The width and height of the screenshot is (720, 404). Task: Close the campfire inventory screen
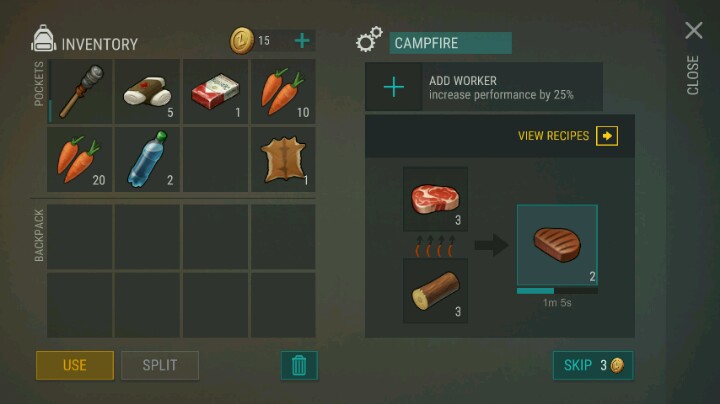tap(693, 31)
